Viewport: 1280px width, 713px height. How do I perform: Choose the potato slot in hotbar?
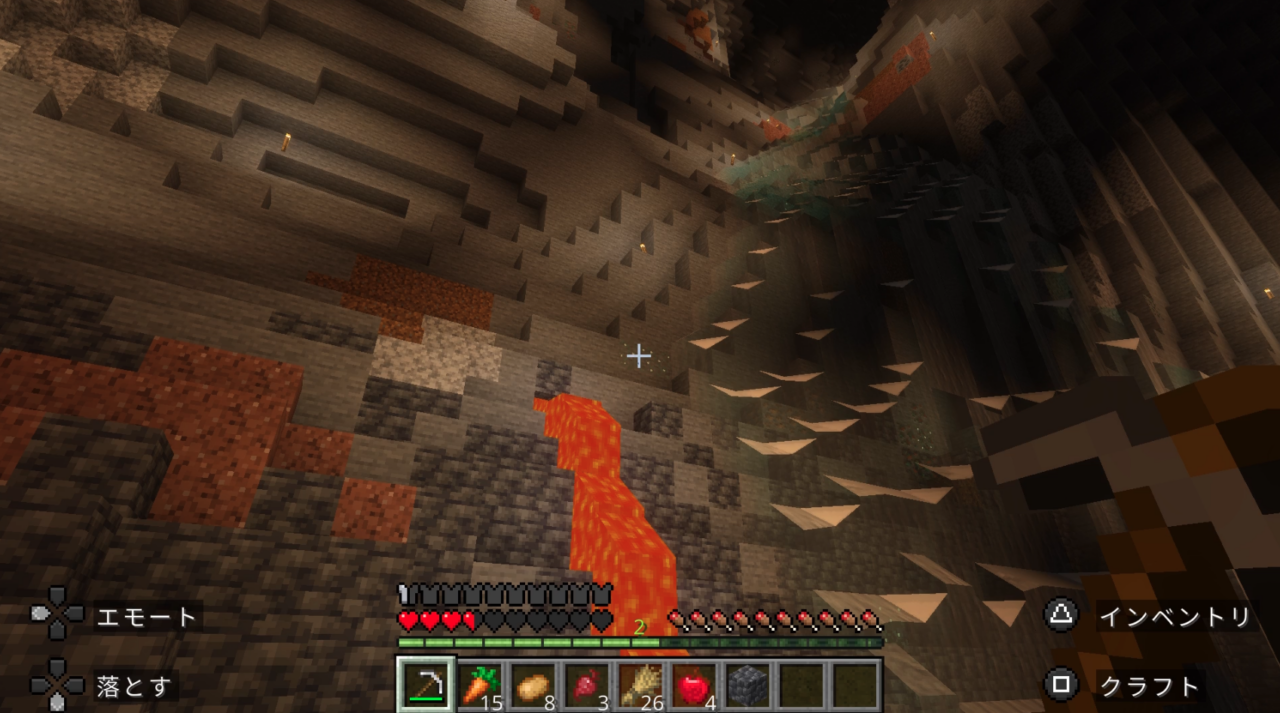coord(534,685)
